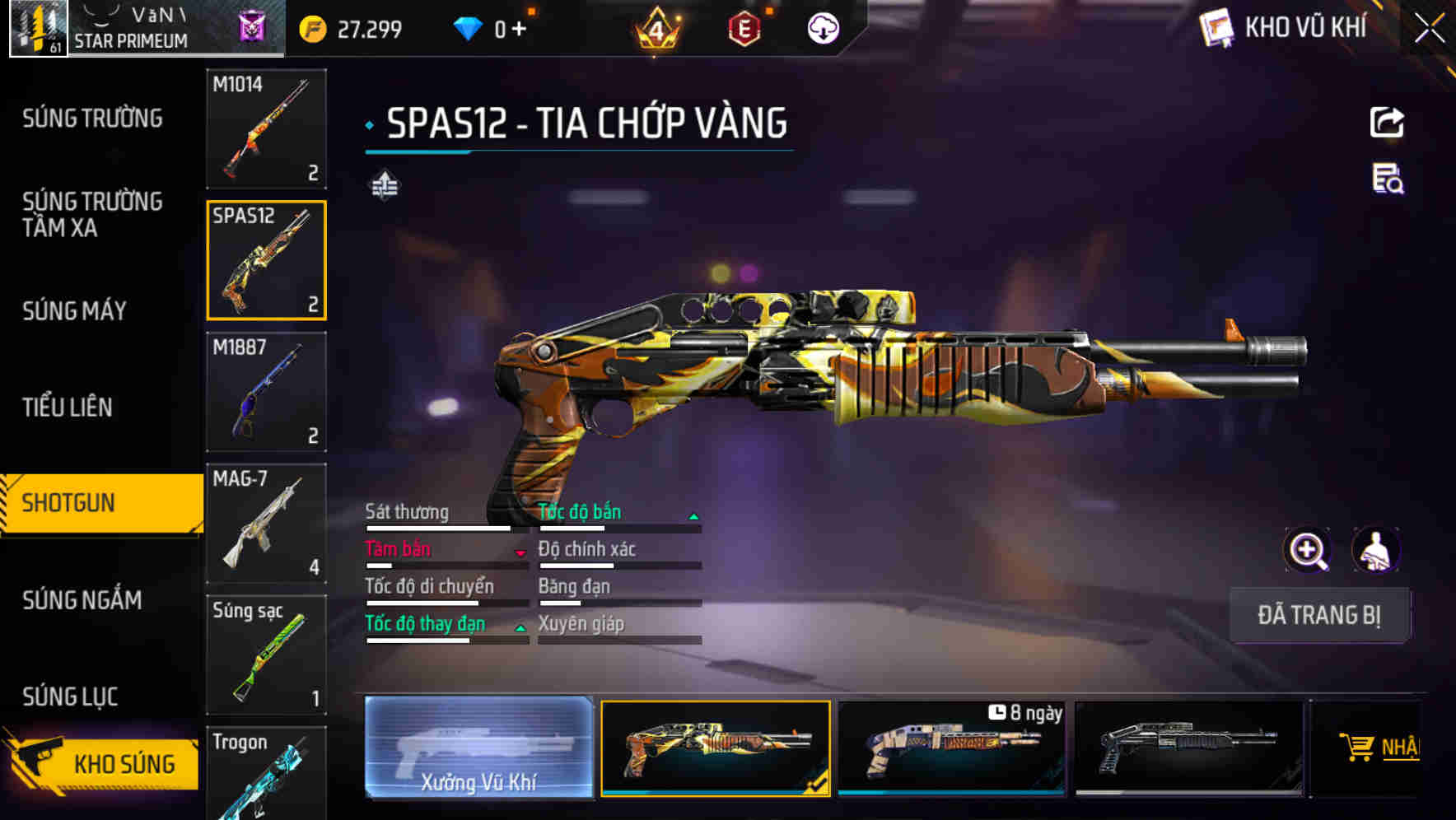Screen dimensions: 1456x820
Task: Open the share icon for SPAS12
Action: [x=1387, y=122]
